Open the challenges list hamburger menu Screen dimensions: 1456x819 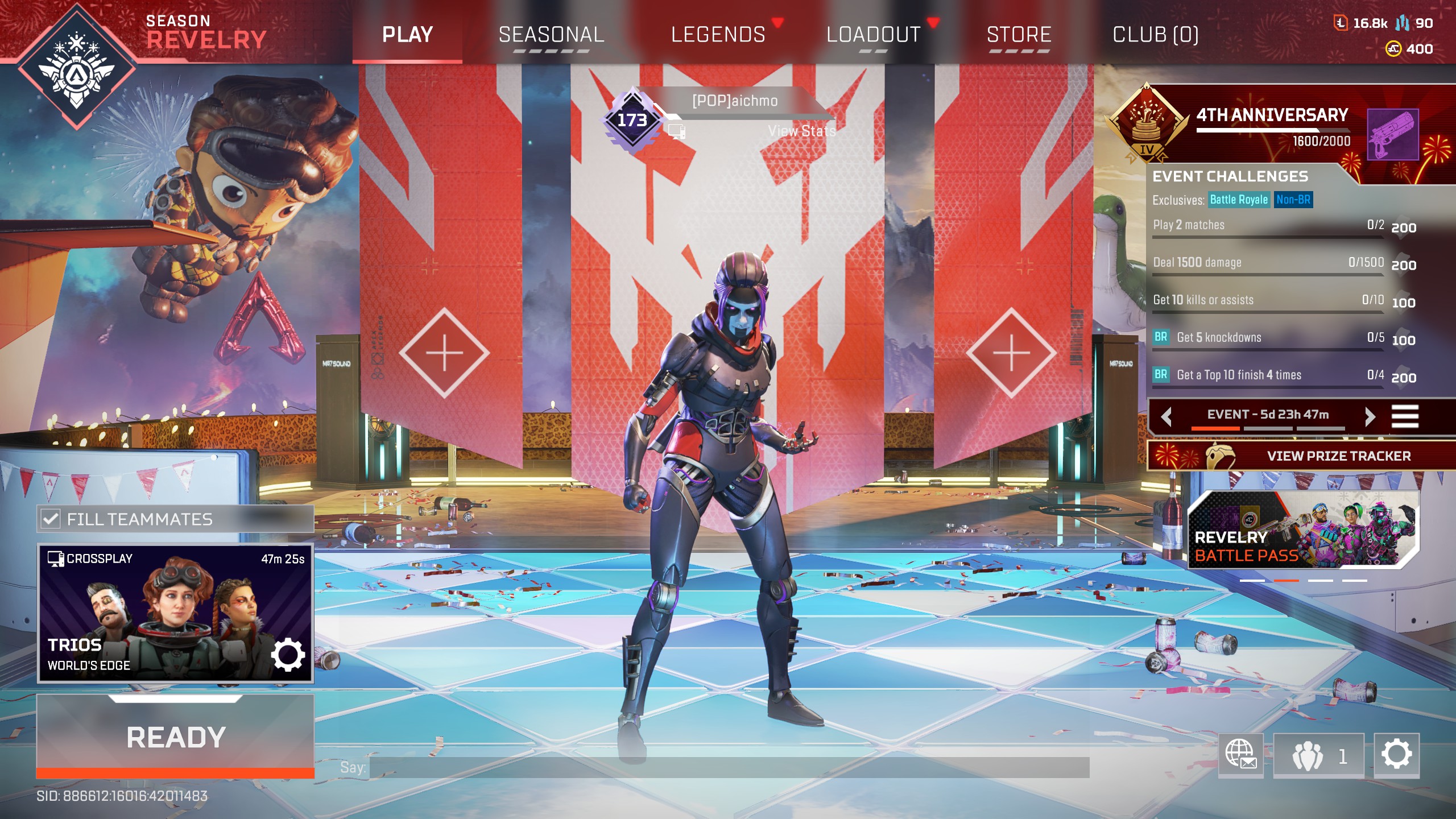(x=1404, y=416)
